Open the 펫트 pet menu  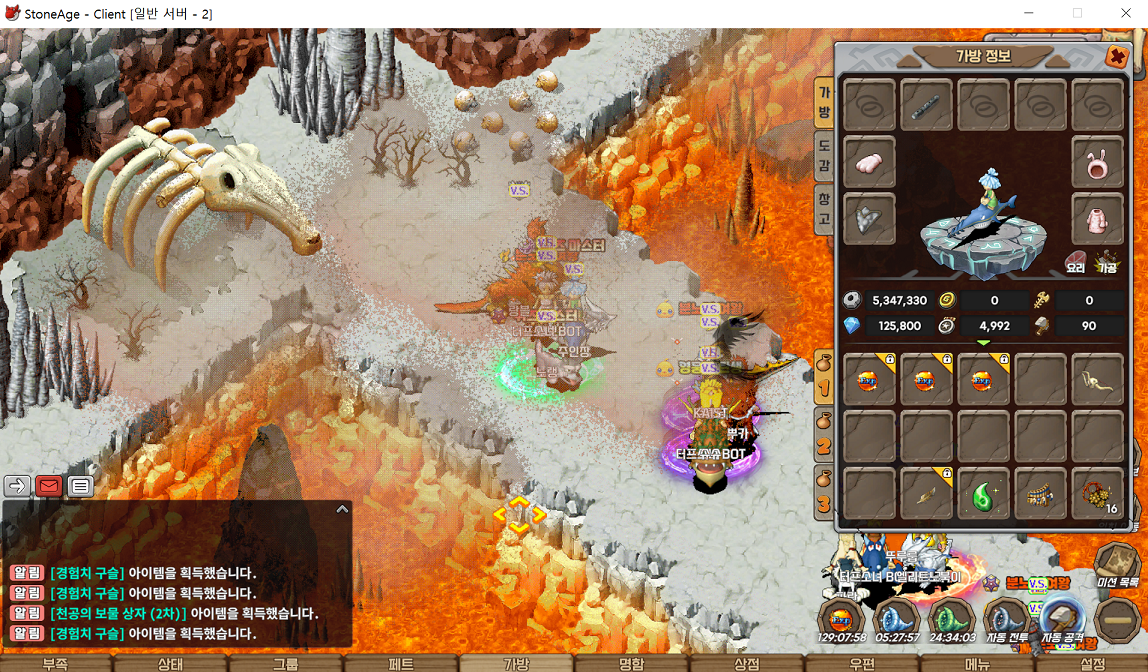400,663
